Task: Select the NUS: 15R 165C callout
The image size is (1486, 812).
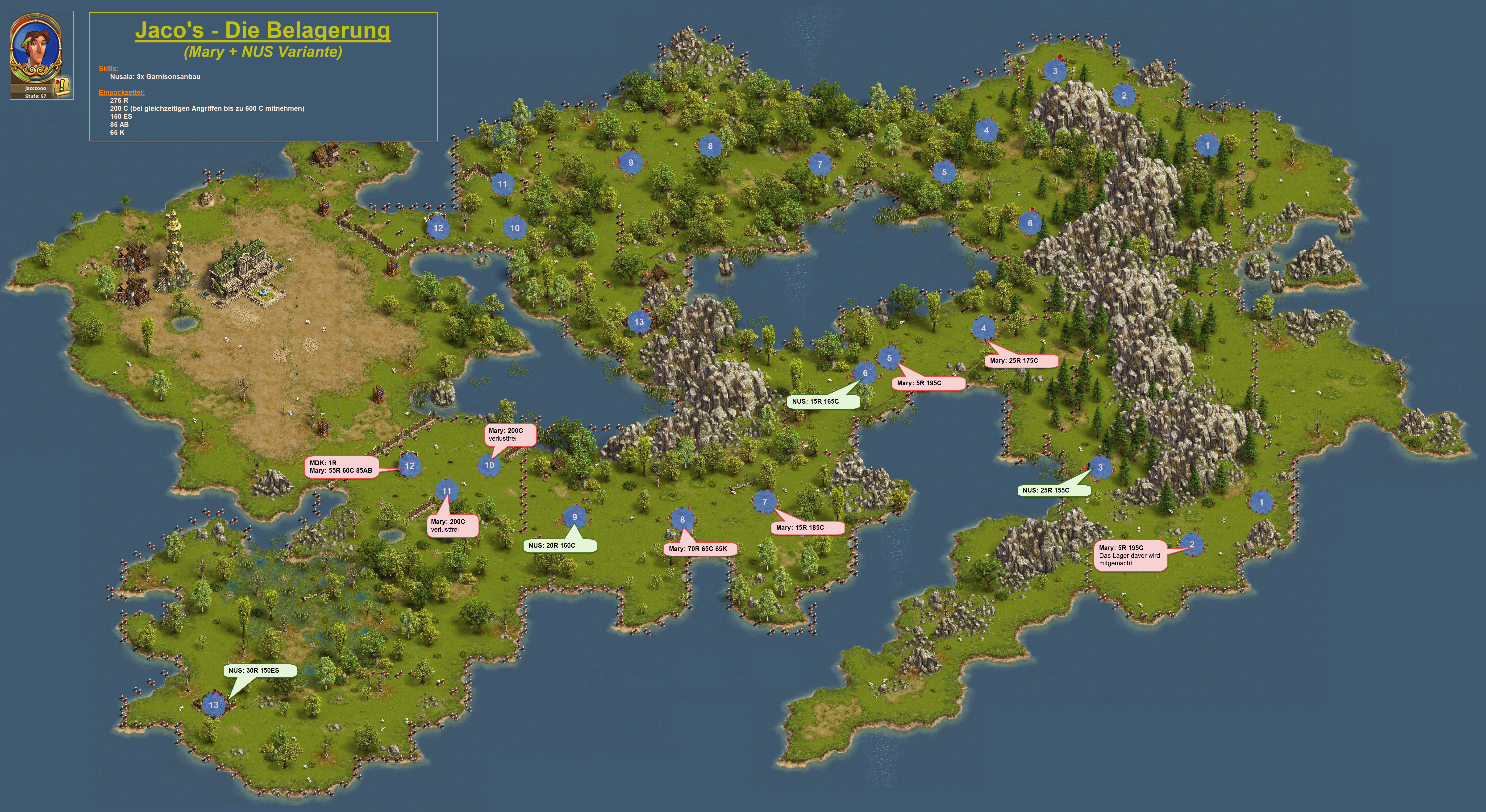Action: 823,401
